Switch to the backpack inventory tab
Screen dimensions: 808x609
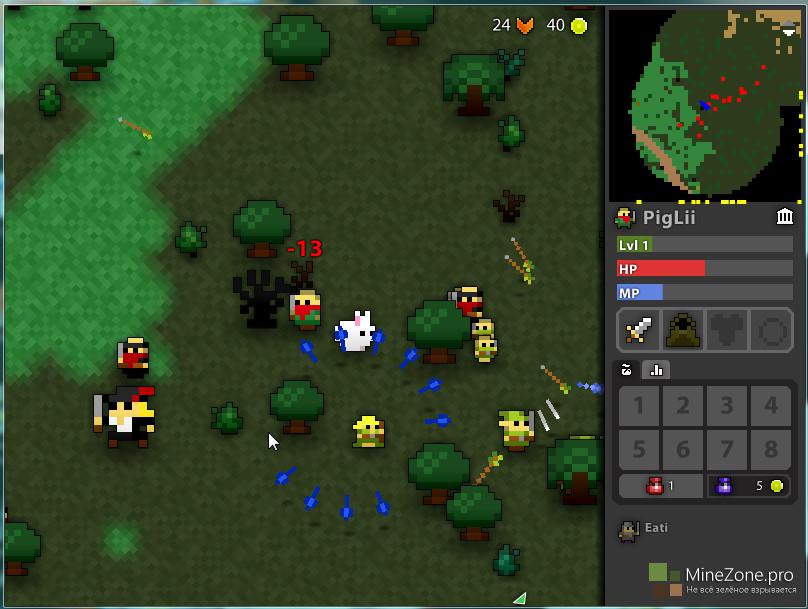pyautogui.click(x=627, y=369)
